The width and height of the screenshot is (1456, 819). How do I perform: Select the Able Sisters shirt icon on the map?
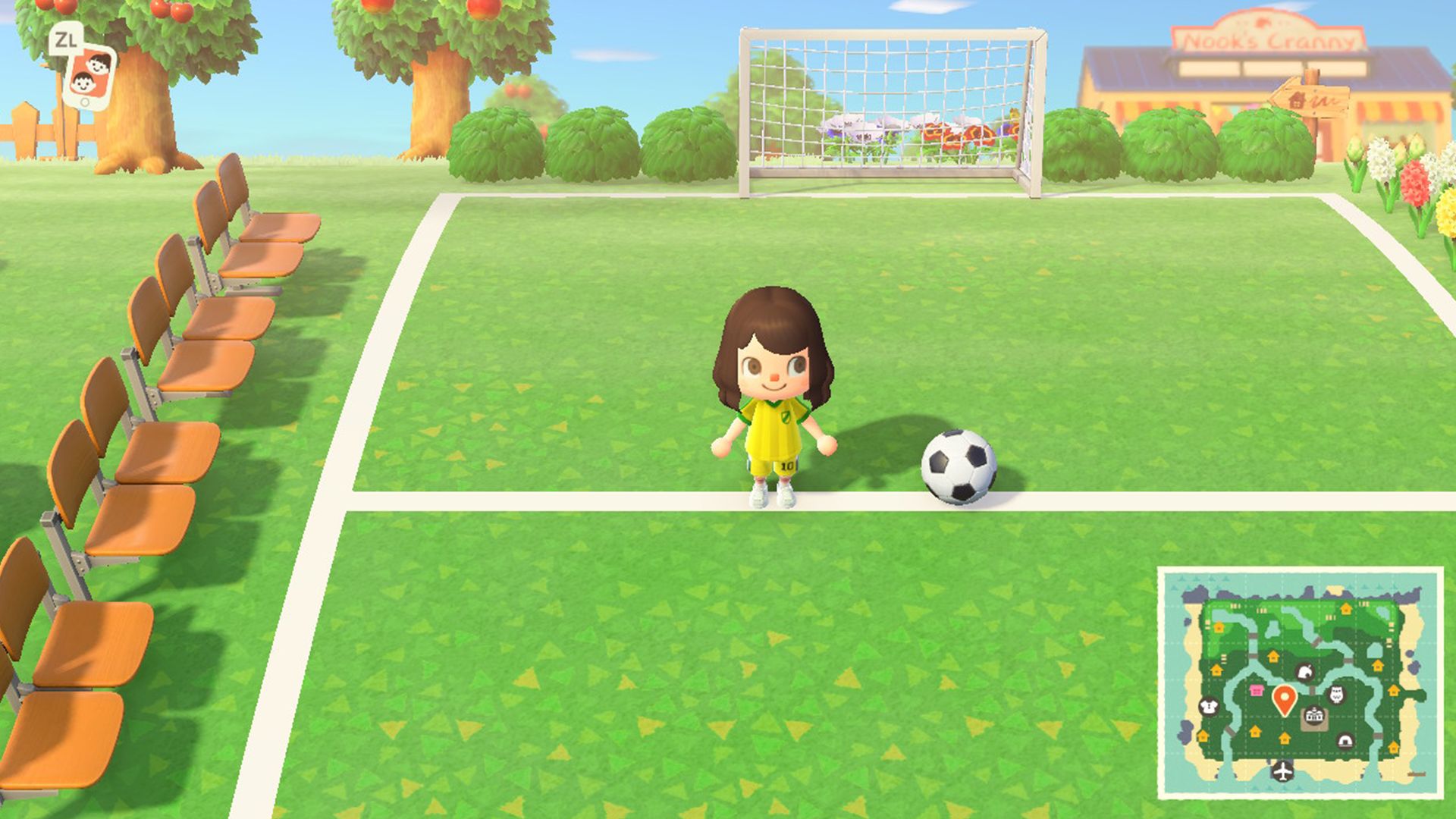point(1209,704)
